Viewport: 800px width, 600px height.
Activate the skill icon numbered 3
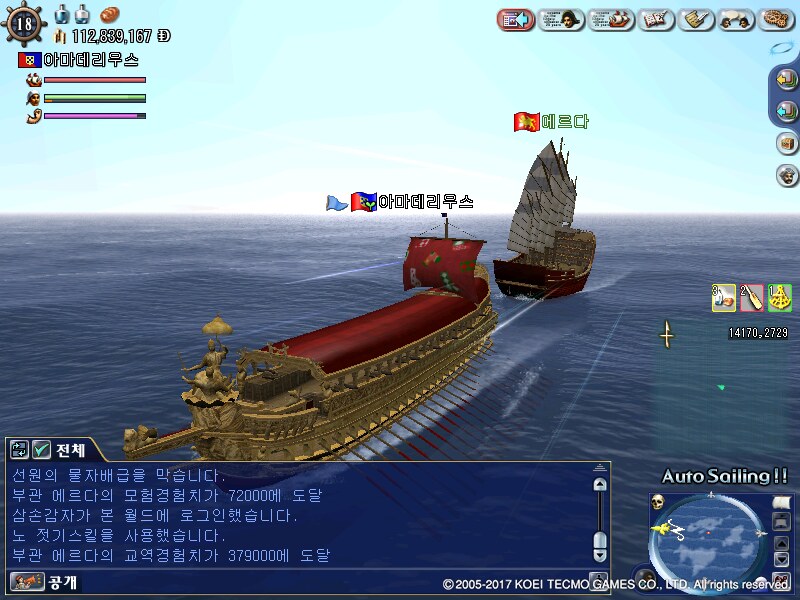(724, 297)
